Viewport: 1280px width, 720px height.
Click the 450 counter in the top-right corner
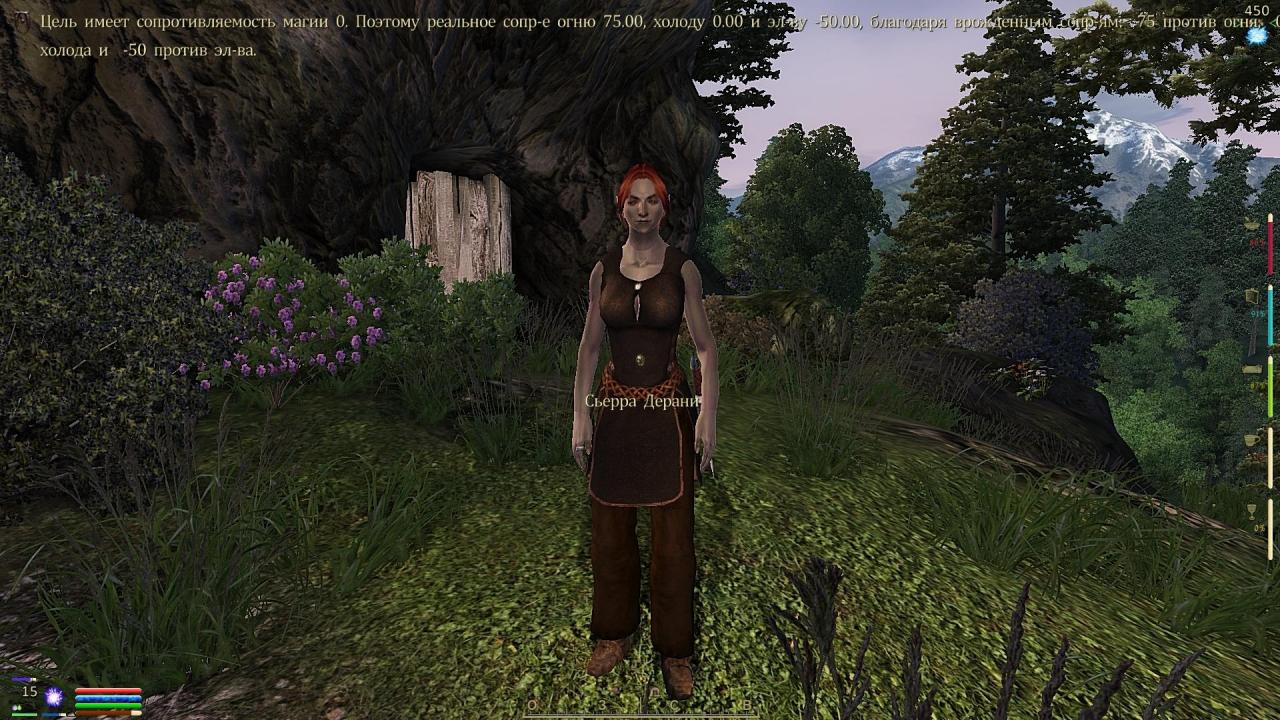tap(1256, 10)
